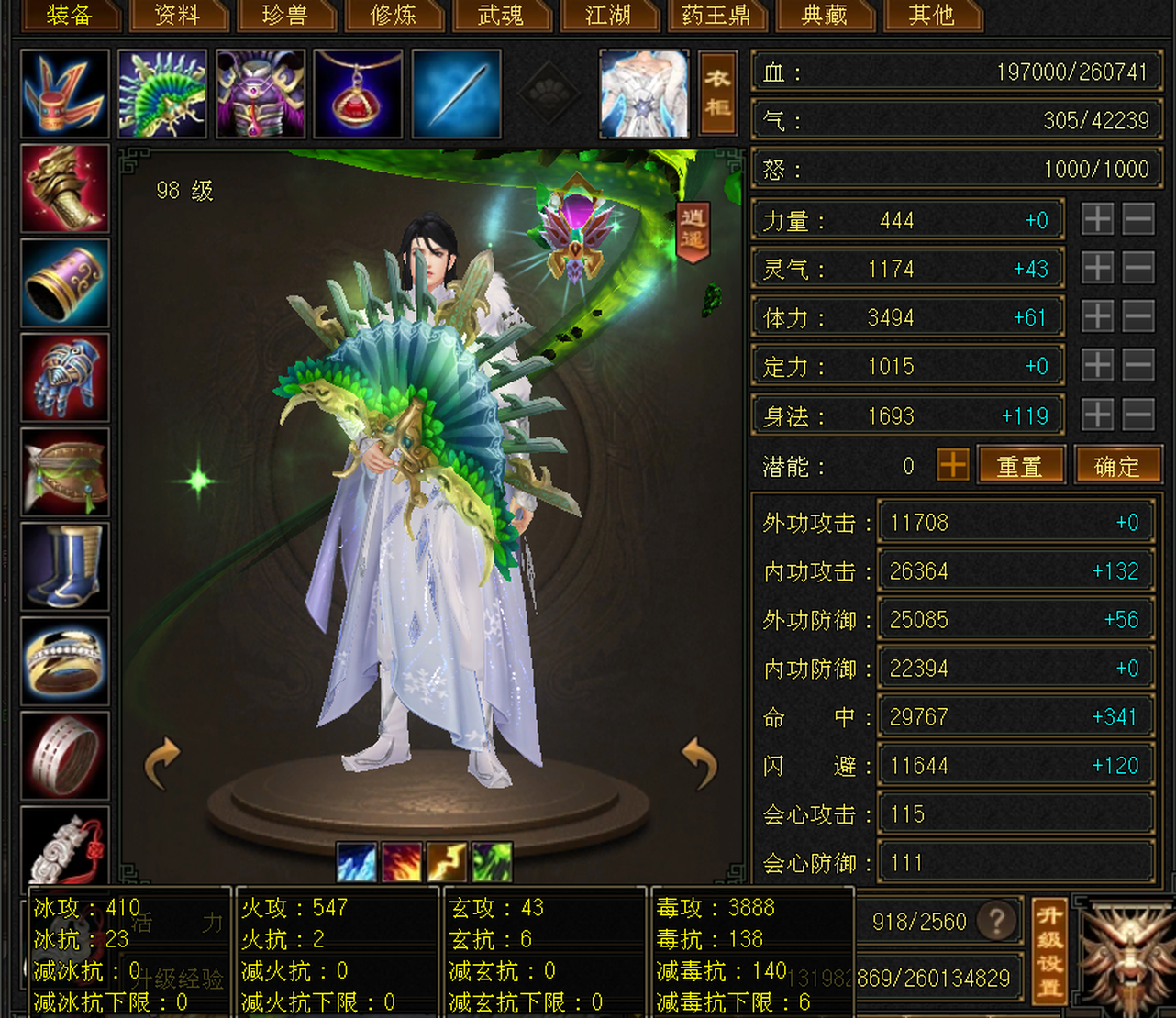This screenshot has height=1018, width=1176.
Task: Select the 修炼 tab
Action: pos(394,16)
